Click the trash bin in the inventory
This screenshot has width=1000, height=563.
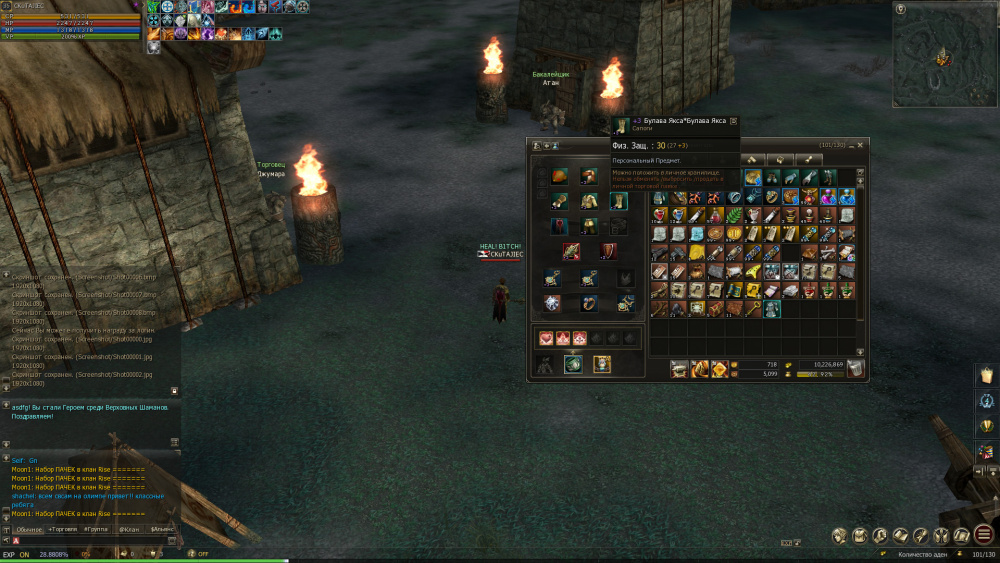pos(855,369)
